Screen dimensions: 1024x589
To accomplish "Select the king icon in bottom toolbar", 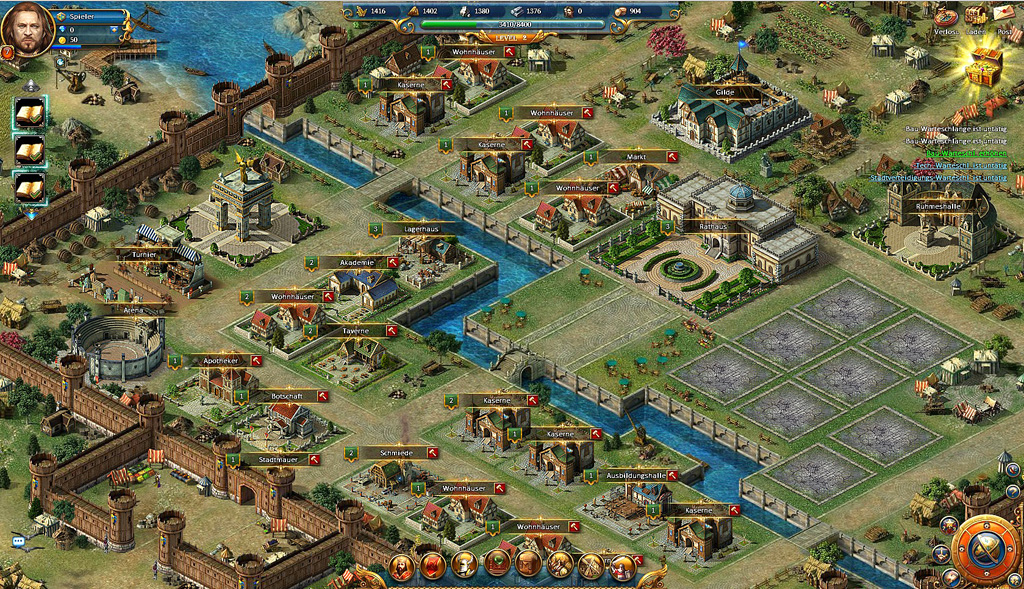I will pyautogui.click(x=402, y=566).
